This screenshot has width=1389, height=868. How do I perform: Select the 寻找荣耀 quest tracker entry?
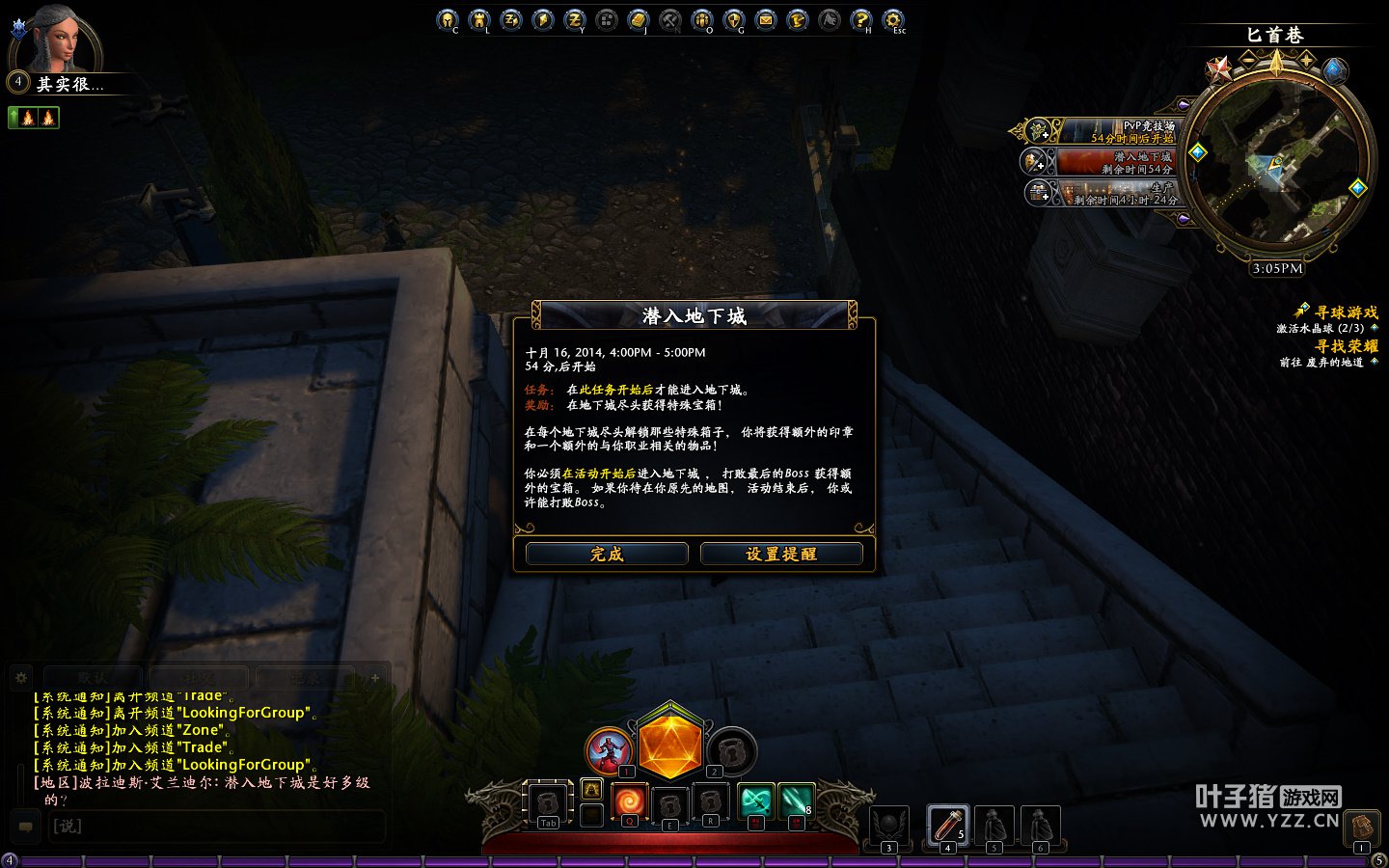(x=1346, y=346)
